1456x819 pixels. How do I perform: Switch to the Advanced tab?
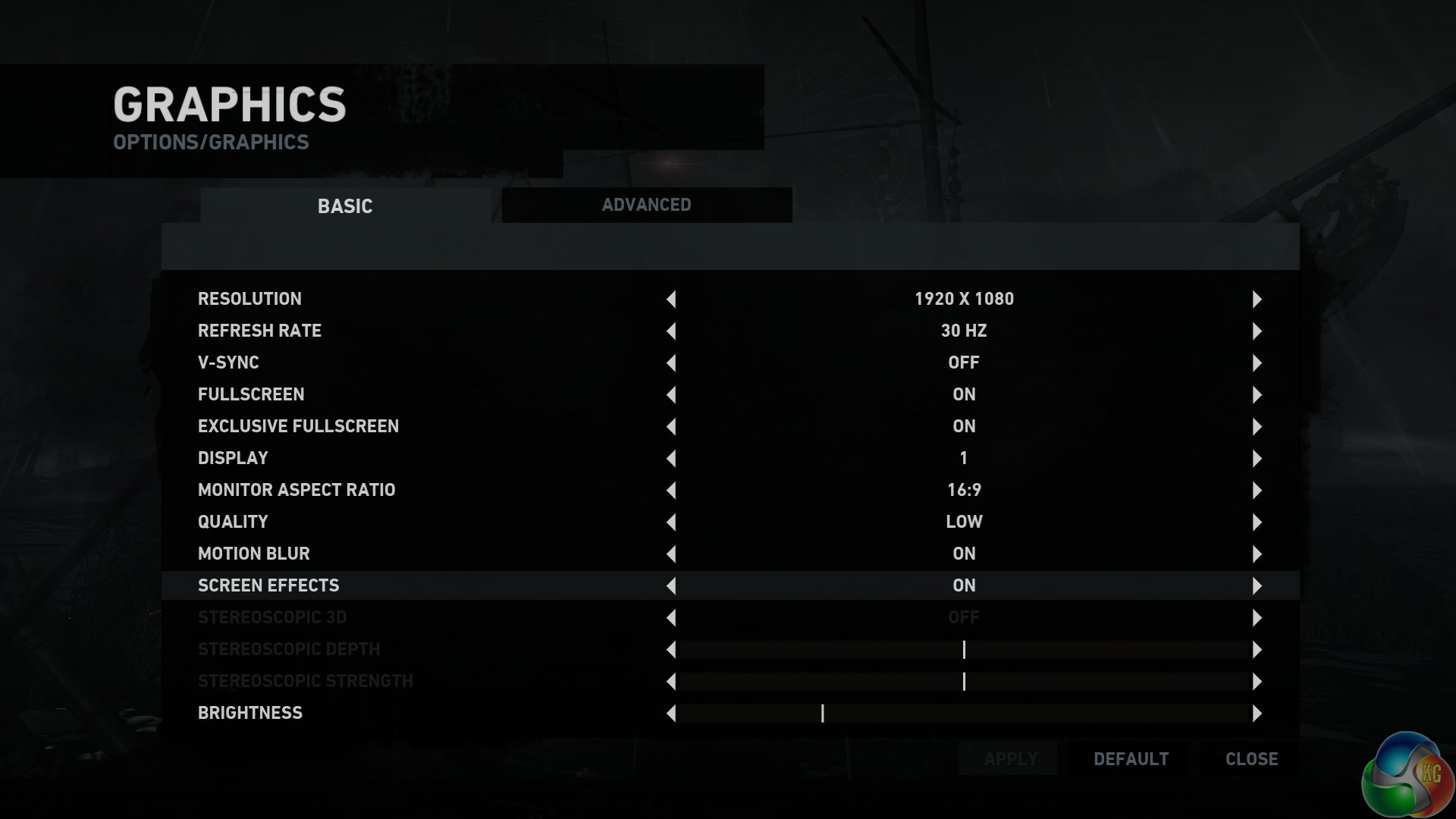coord(646,205)
